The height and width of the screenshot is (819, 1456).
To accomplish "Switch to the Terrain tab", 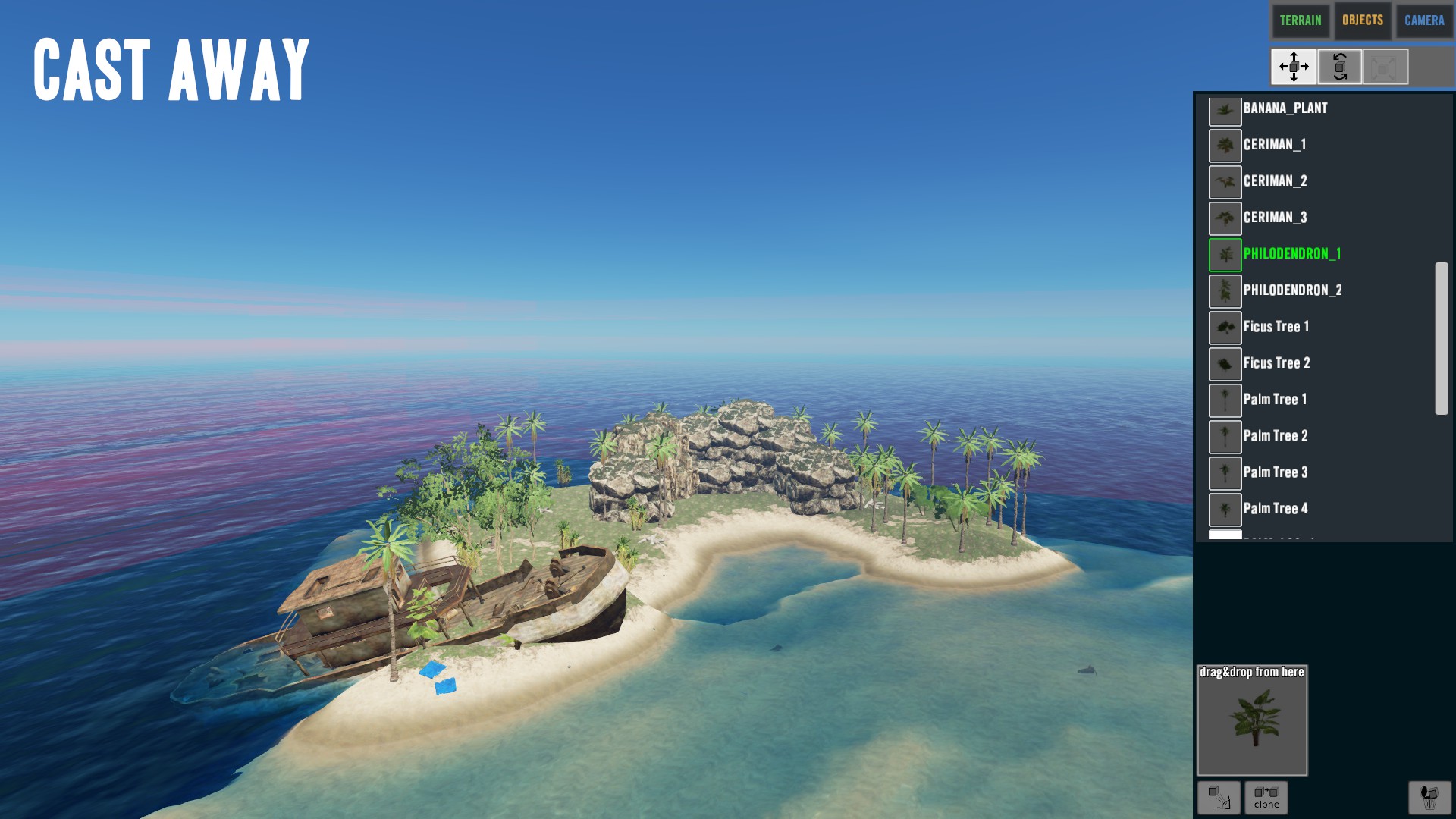I will [1300, 20].
